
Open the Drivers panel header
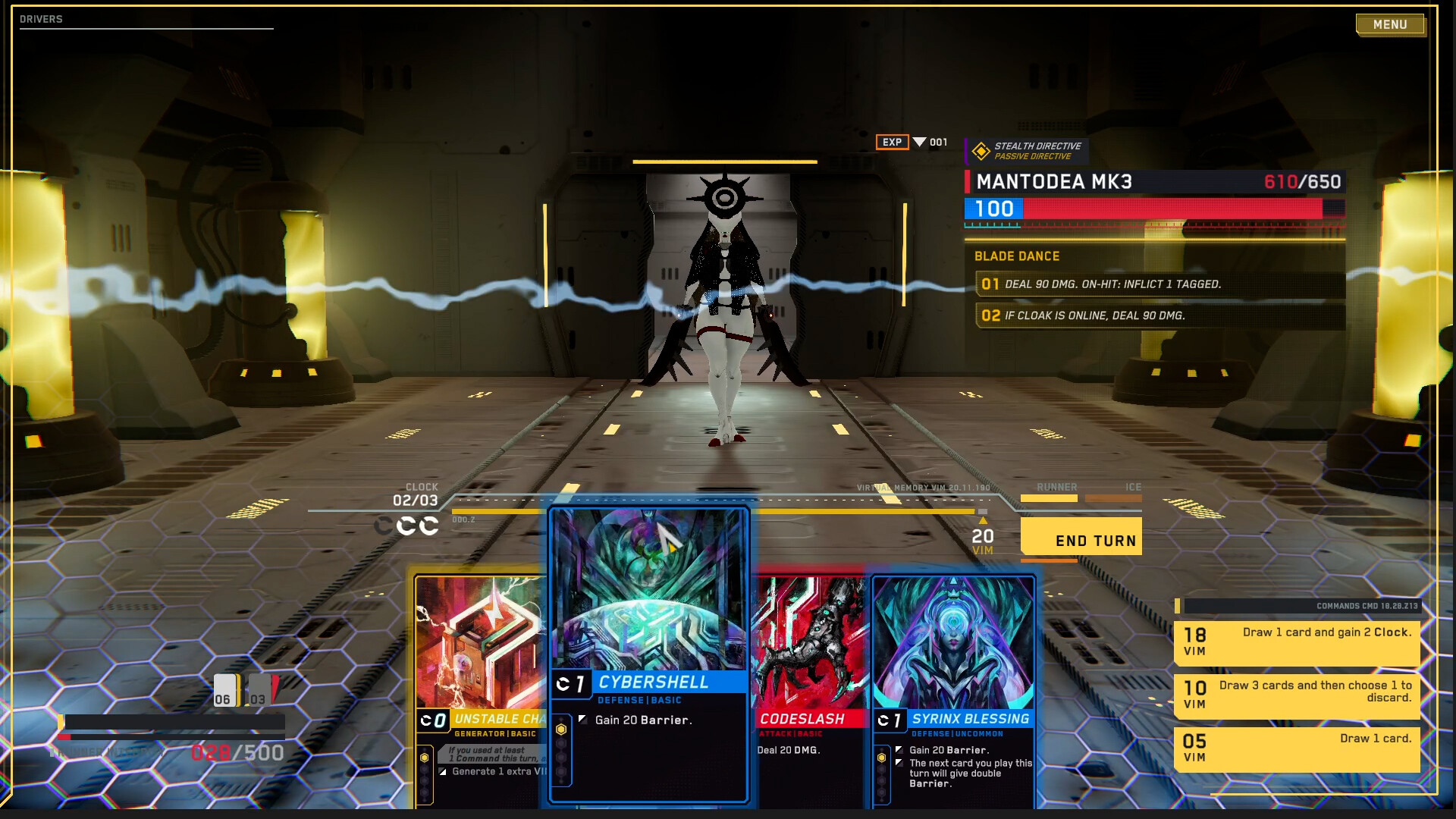(42, 19)
